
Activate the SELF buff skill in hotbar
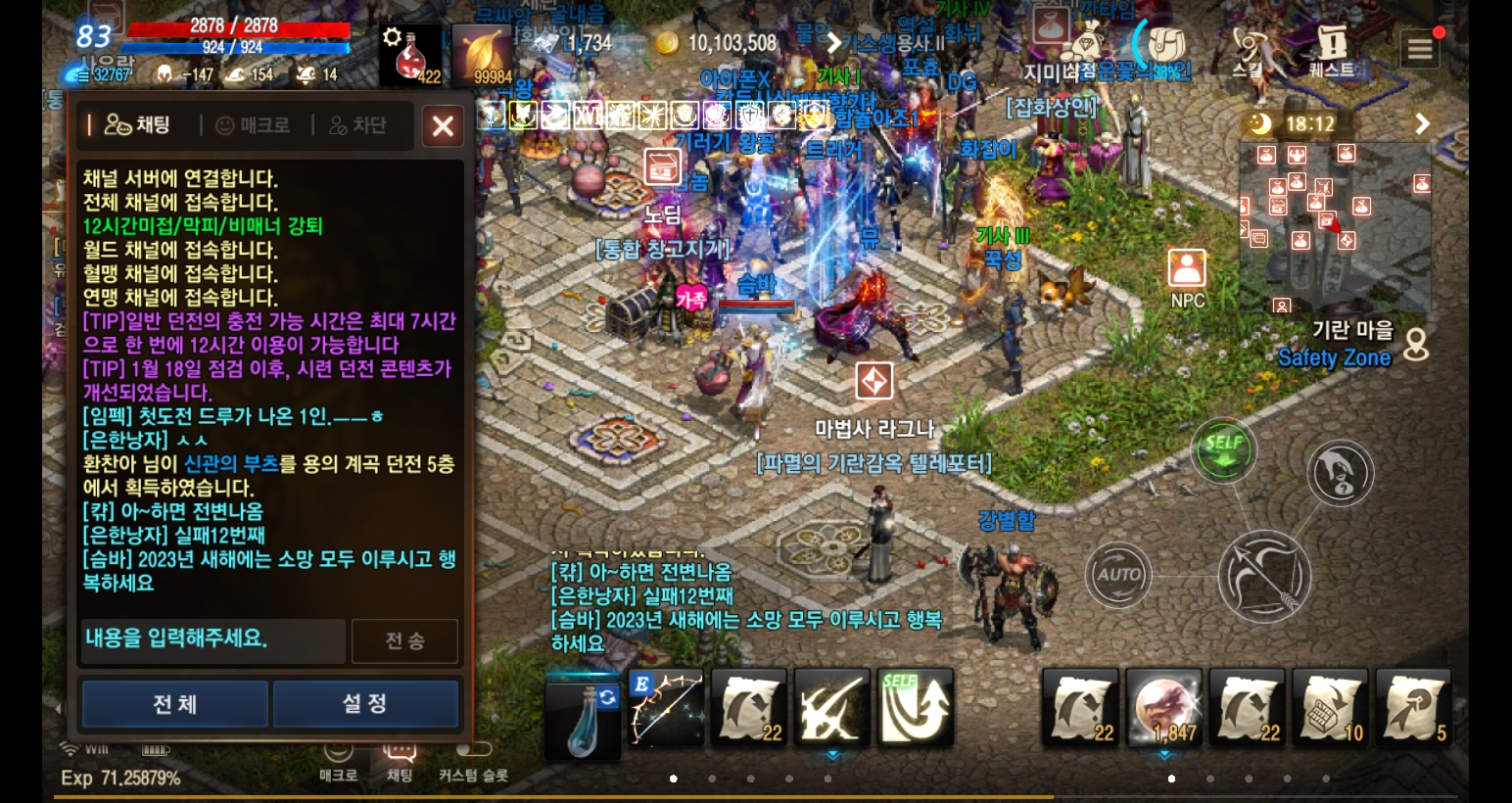(915, 707)
